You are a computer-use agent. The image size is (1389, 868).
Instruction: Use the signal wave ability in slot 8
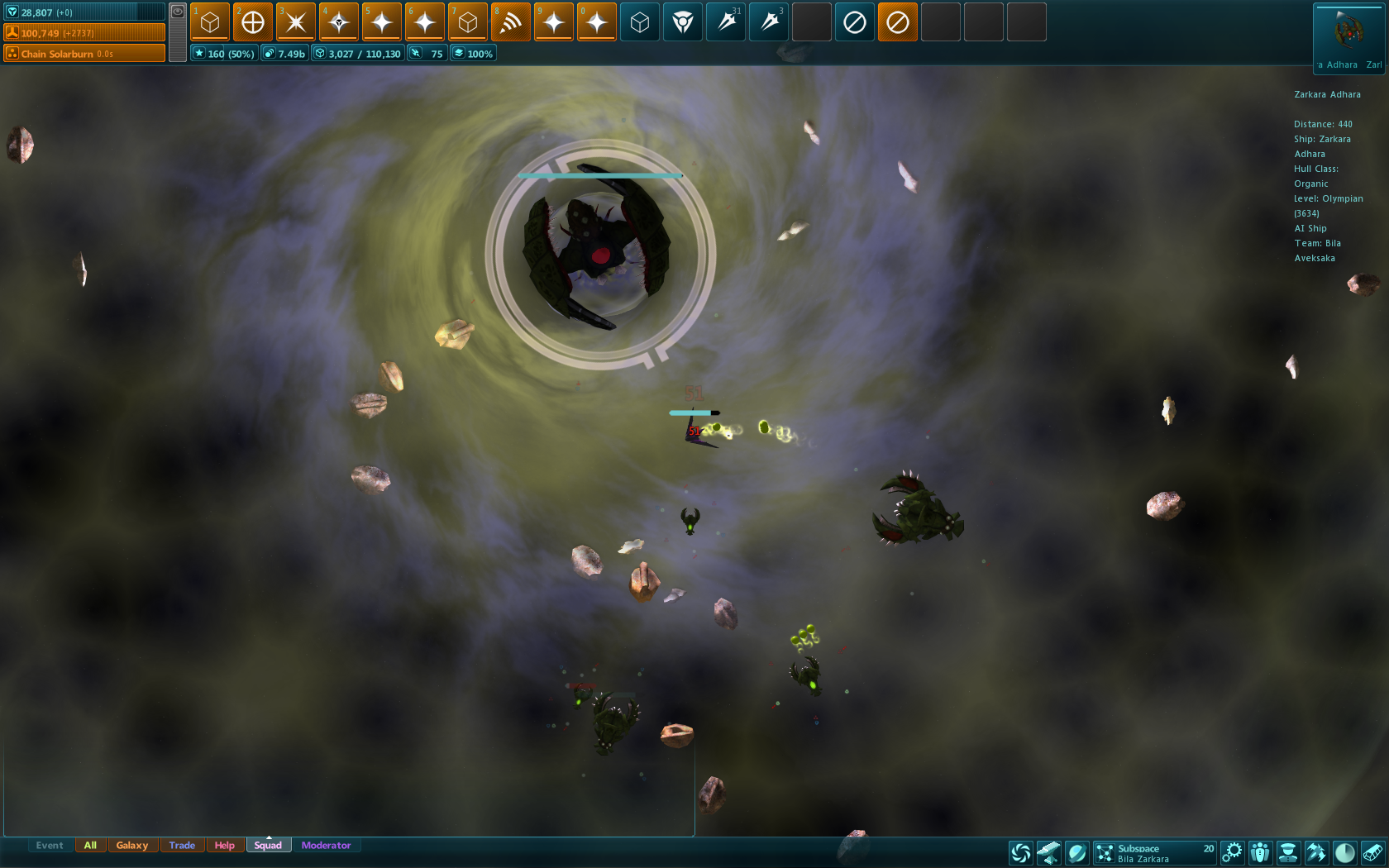511,22
